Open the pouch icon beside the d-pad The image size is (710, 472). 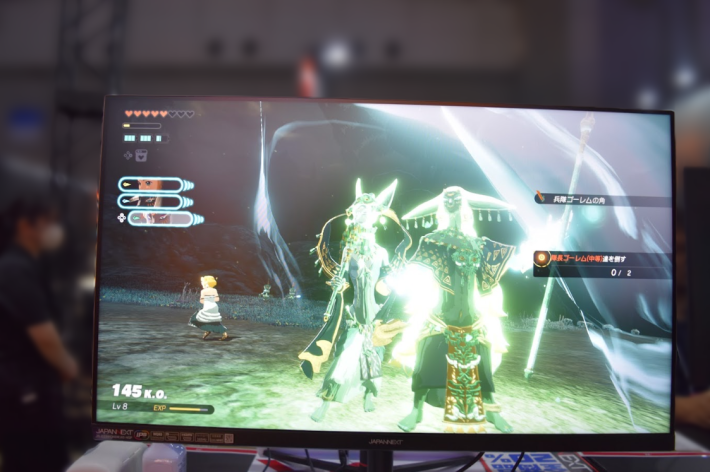click(142, 155)
